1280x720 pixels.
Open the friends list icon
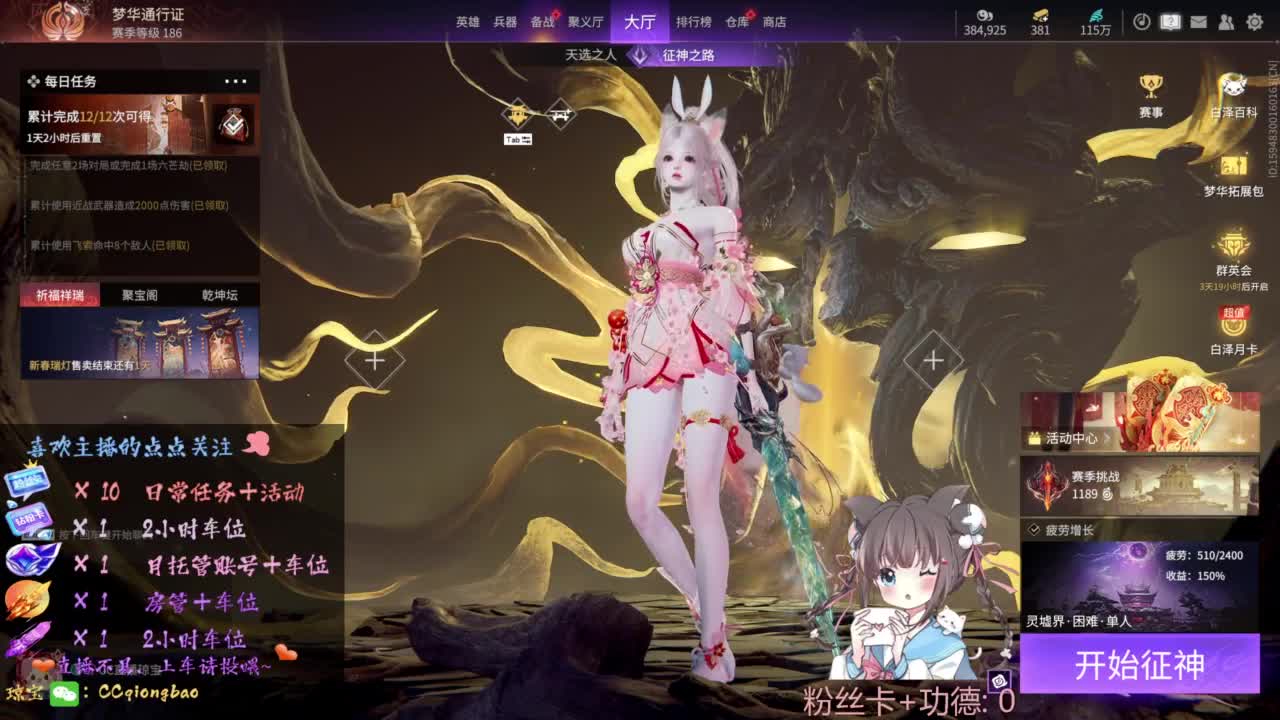click(x=1224, y=22)
